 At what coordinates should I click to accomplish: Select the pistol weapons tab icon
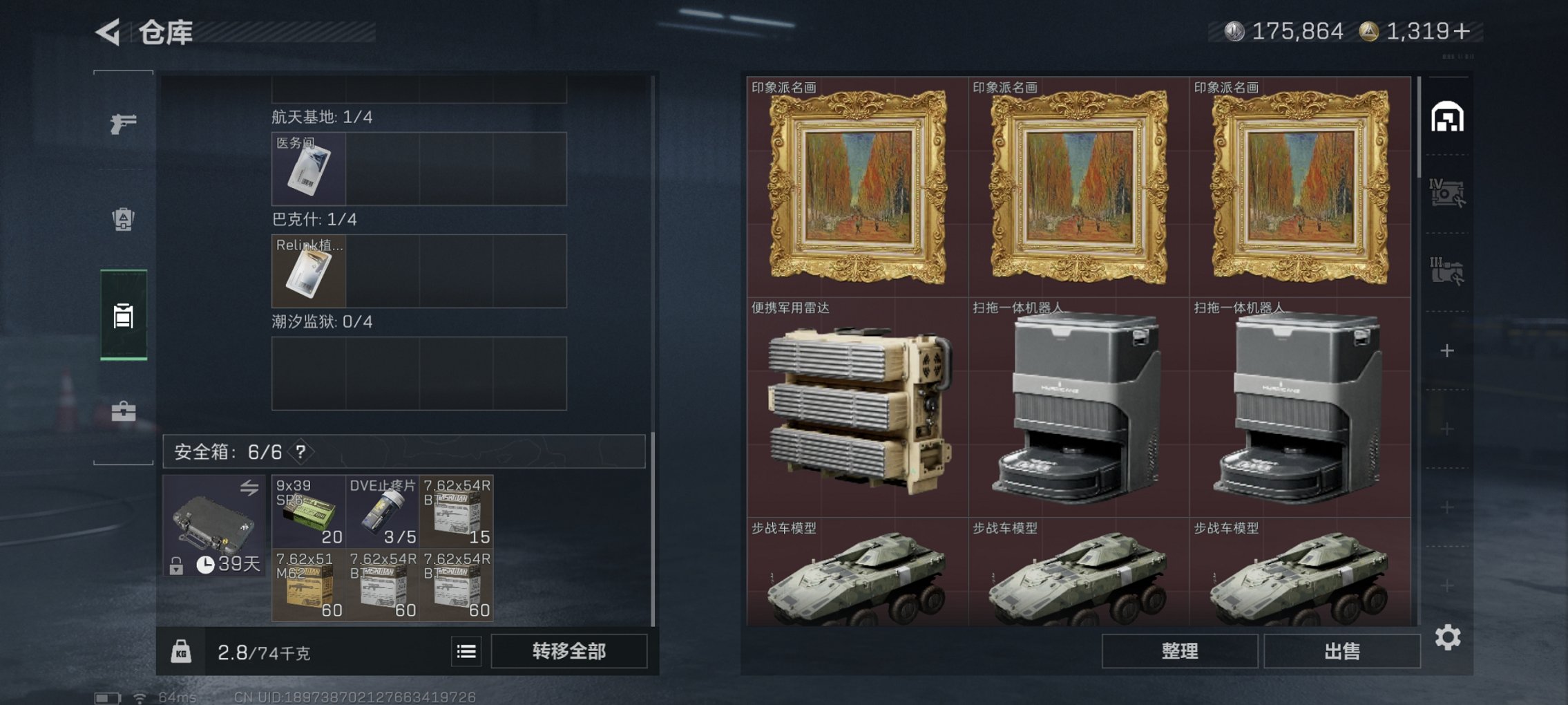click(123, 124)
